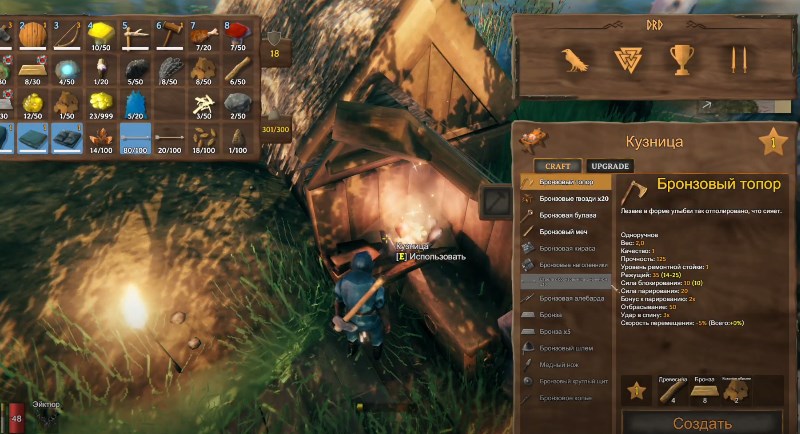Click the Создать craft button
The height and width of the screenshot is (434, 800).
point(702,423)
